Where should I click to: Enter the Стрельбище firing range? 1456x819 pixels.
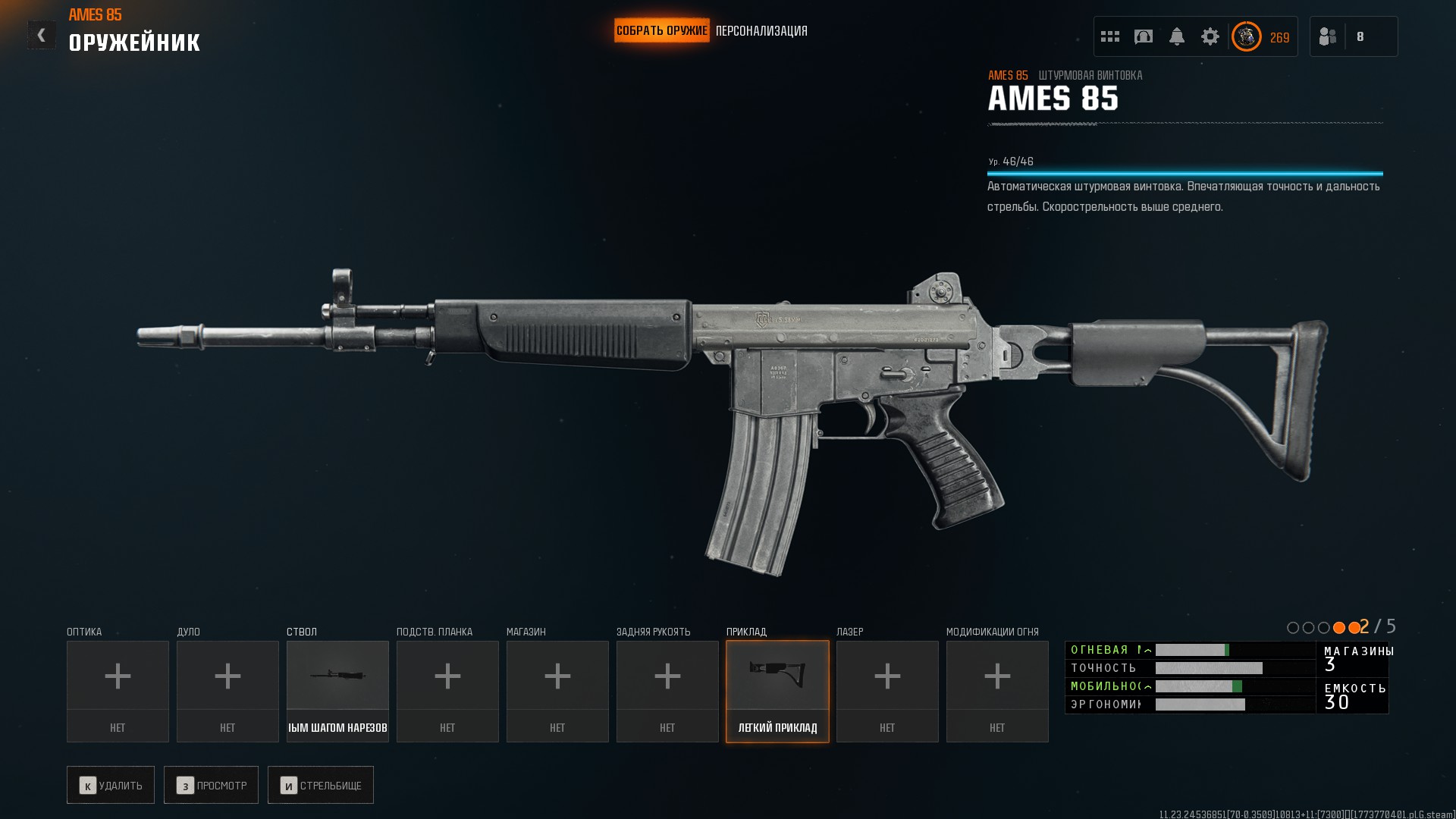pos(321,785)
